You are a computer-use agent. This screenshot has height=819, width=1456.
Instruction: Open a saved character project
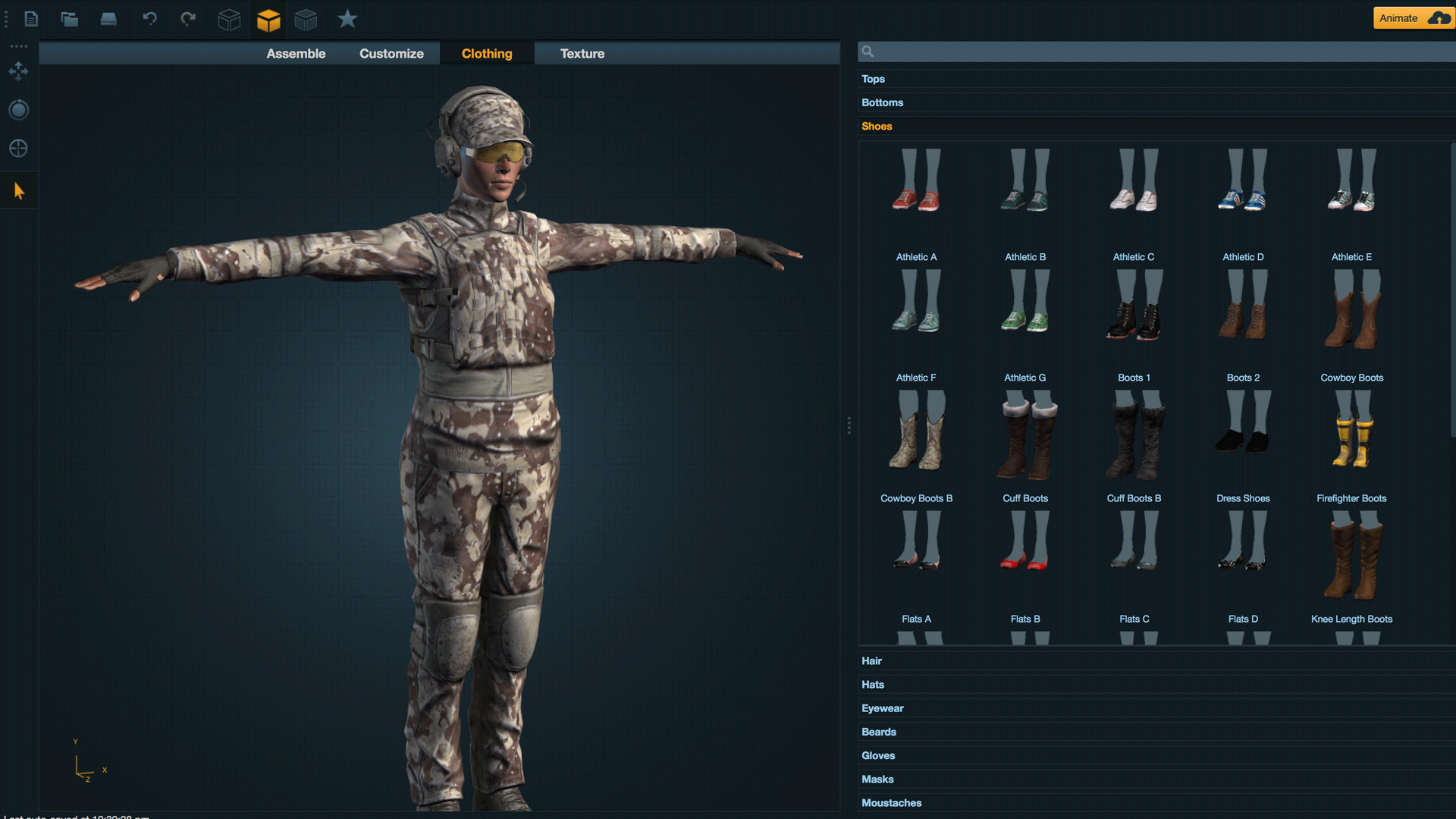point(70,19)
